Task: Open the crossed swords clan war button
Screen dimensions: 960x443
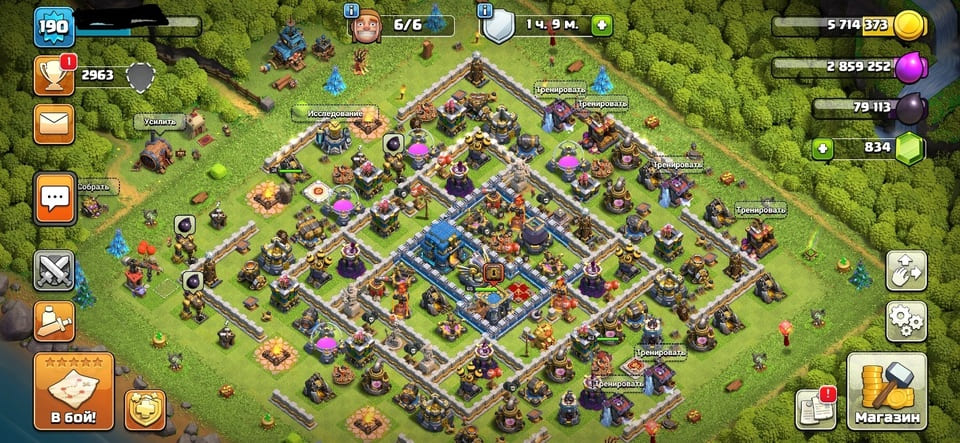Action: pos(54,270)
